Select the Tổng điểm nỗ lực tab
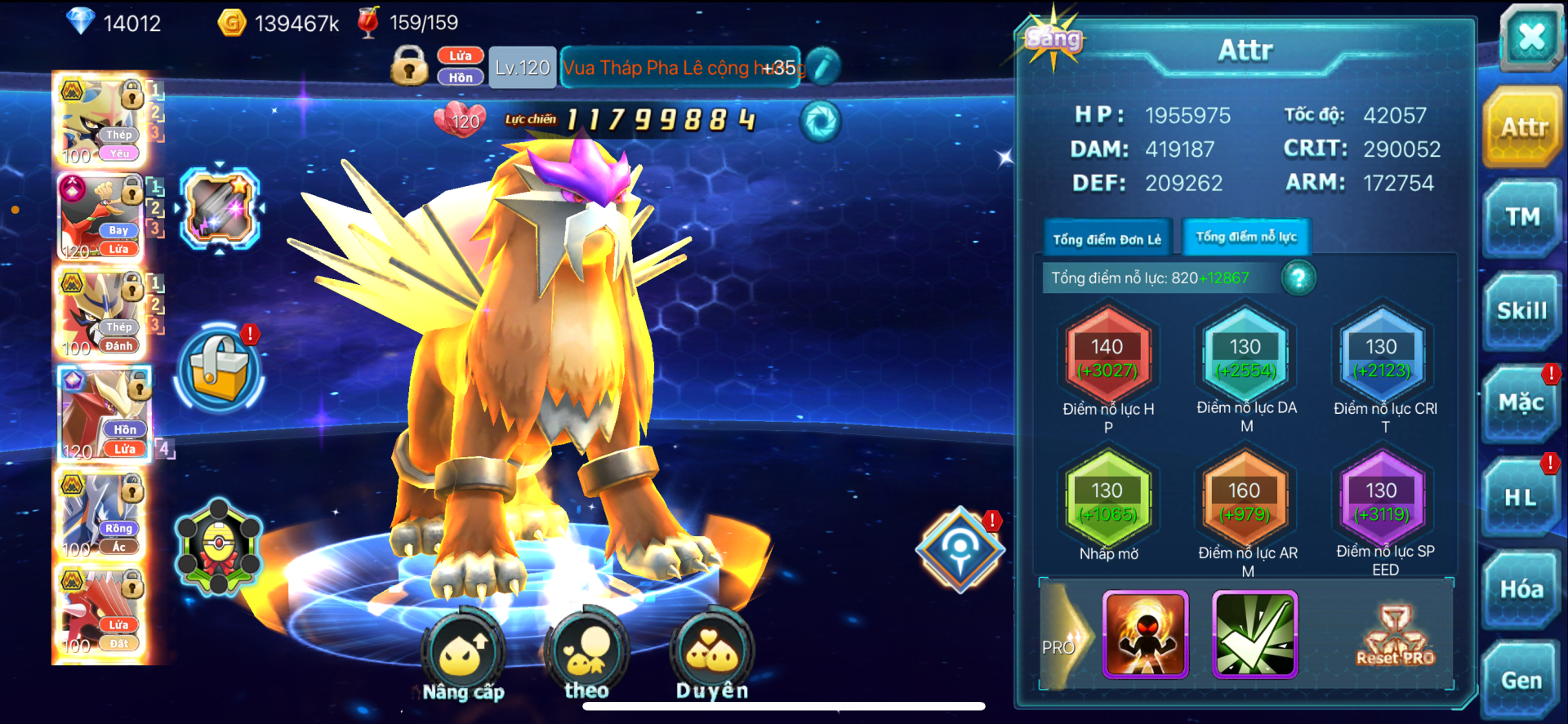Screen dimensions: 1568x724 1245,238
